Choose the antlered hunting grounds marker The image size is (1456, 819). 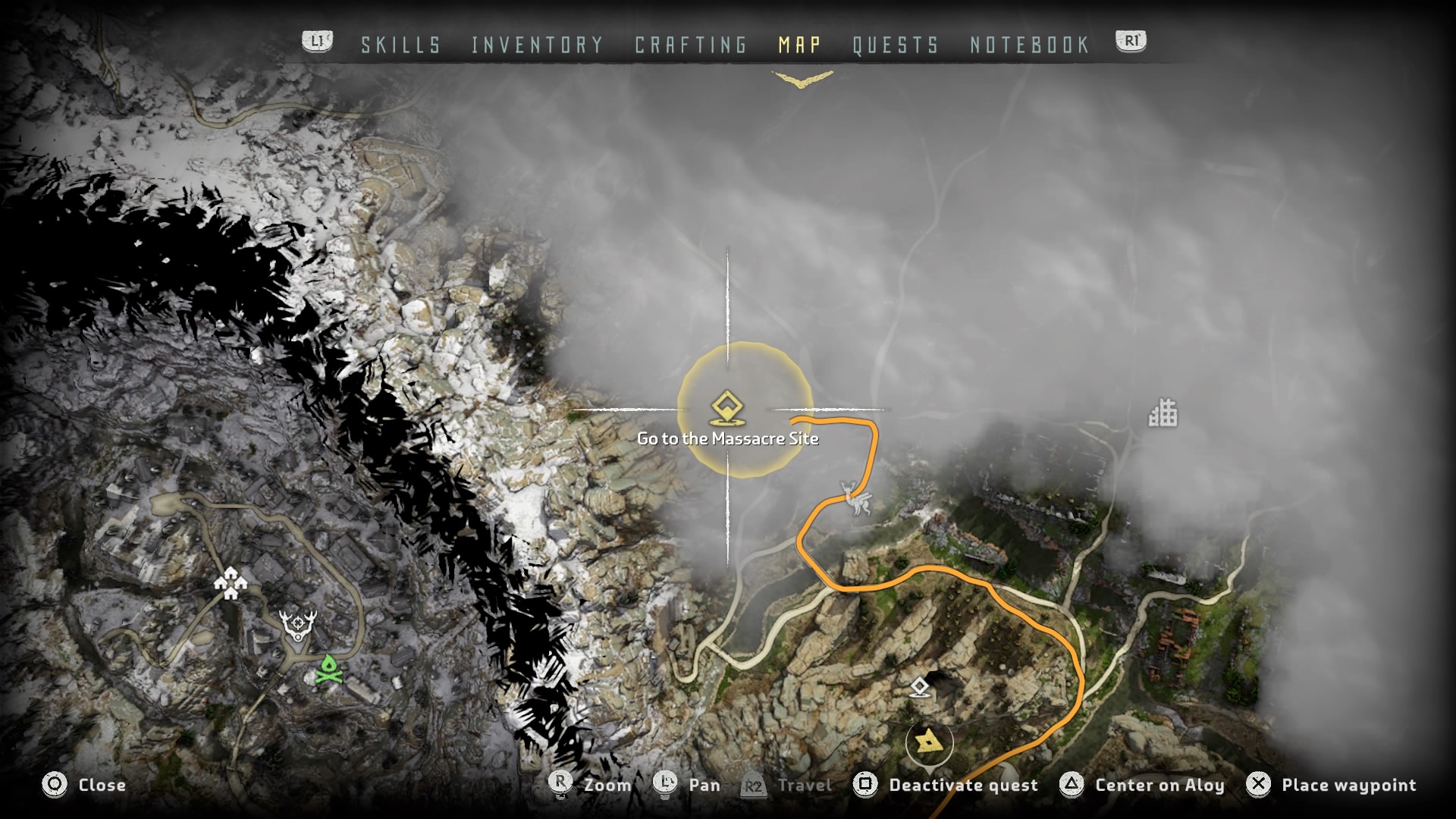299,625
